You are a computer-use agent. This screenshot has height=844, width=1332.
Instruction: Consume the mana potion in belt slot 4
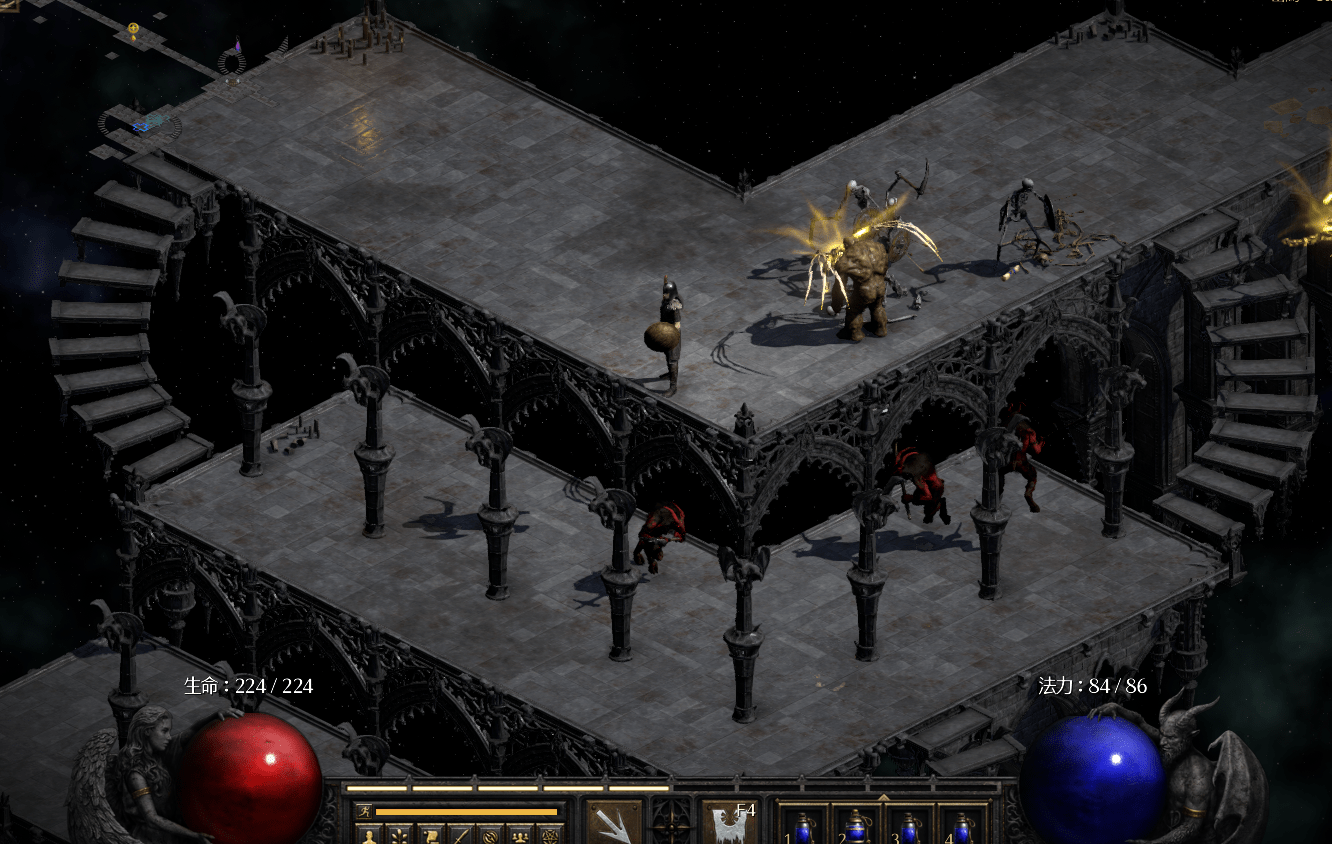coord(961,829)
